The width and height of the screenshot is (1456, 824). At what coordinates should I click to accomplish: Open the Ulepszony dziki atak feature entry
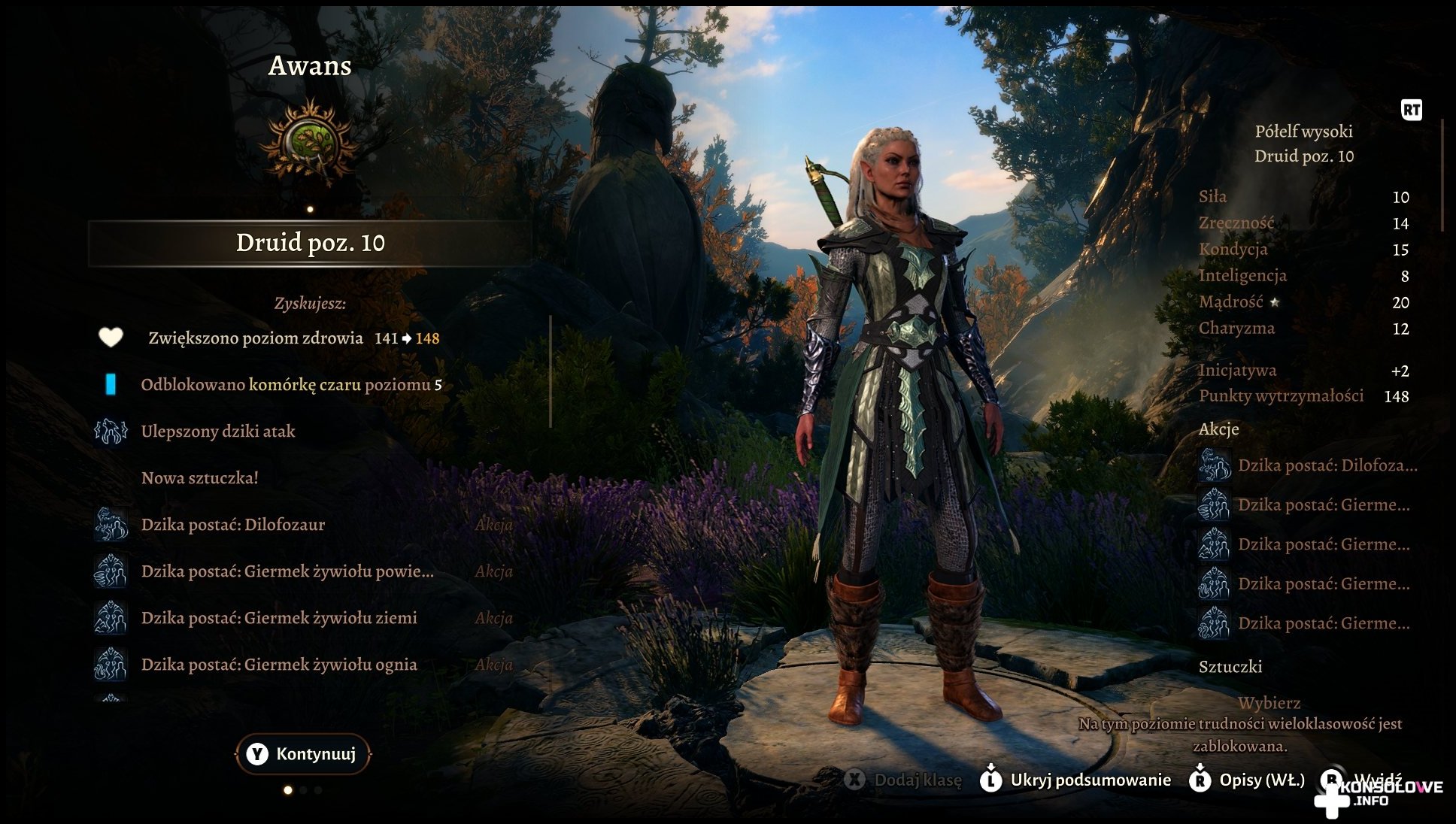(x=218, y=432)
